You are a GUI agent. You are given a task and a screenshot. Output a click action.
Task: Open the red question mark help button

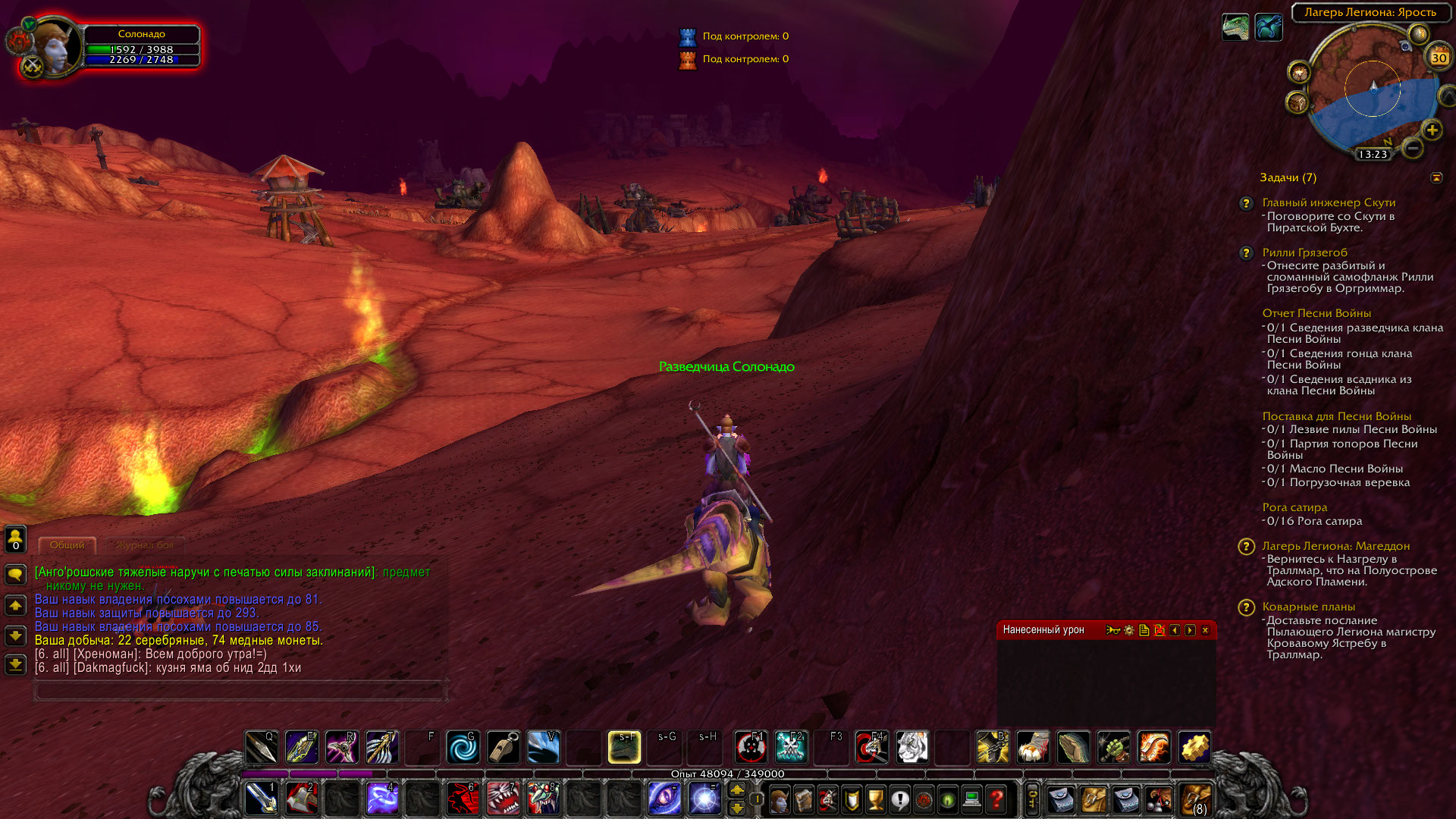pos(996,799)
